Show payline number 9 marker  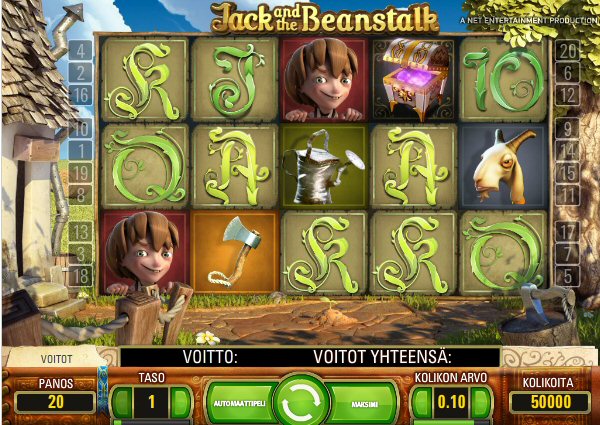click(x=567, y=127)
